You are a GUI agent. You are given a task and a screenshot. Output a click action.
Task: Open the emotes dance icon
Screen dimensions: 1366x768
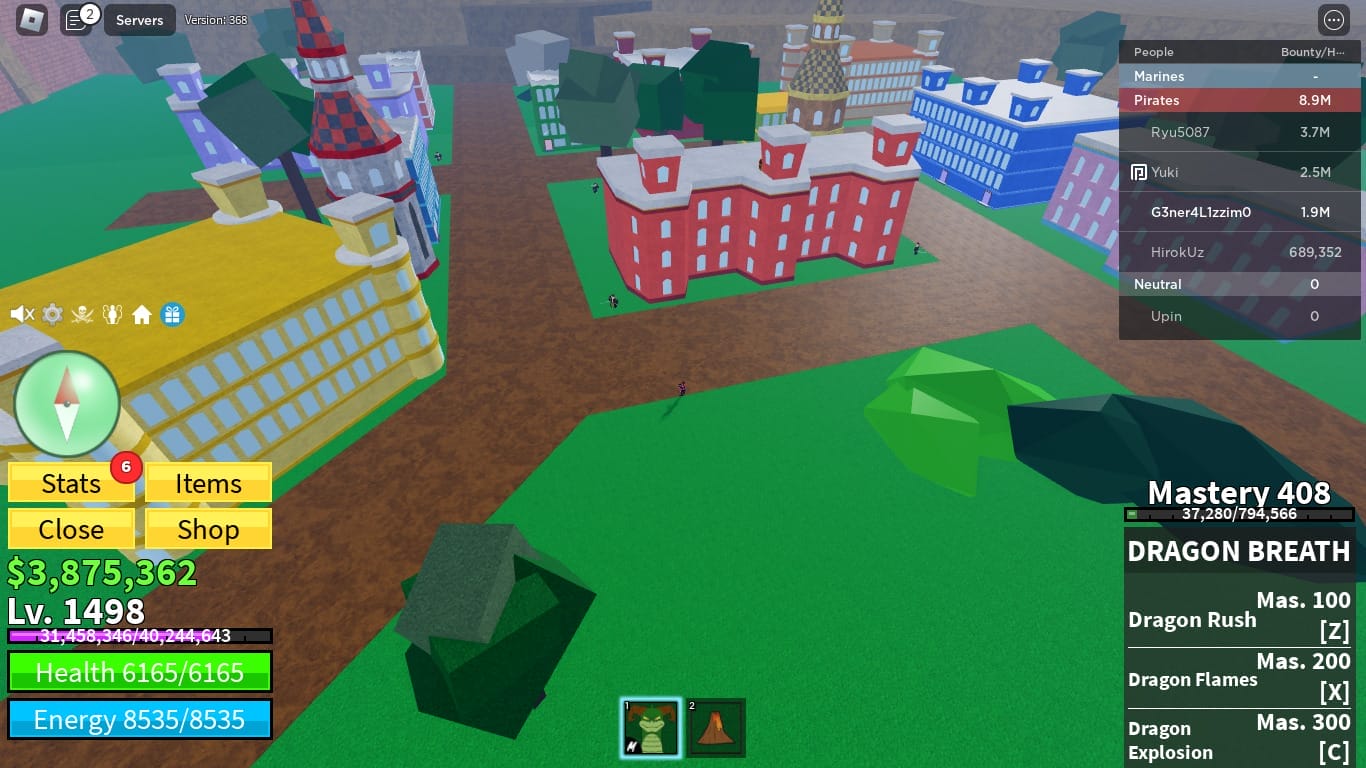pos(112,313)
